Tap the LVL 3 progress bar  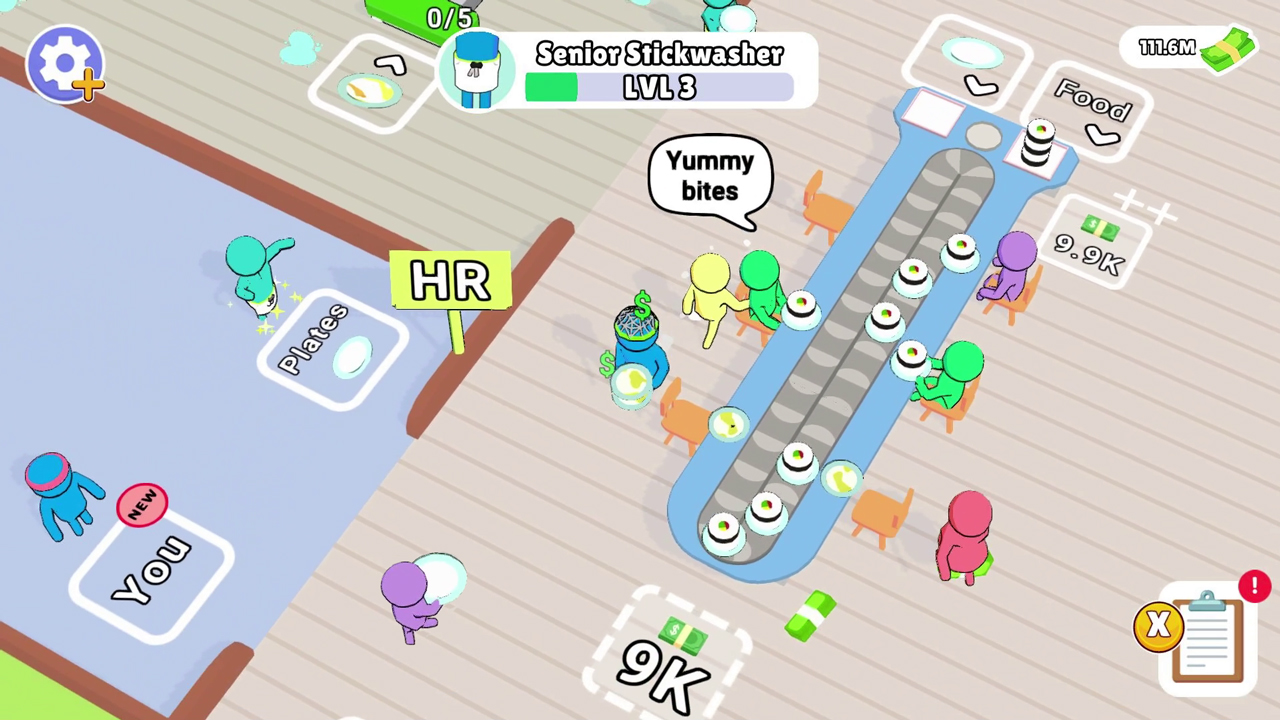pos(660,88)
